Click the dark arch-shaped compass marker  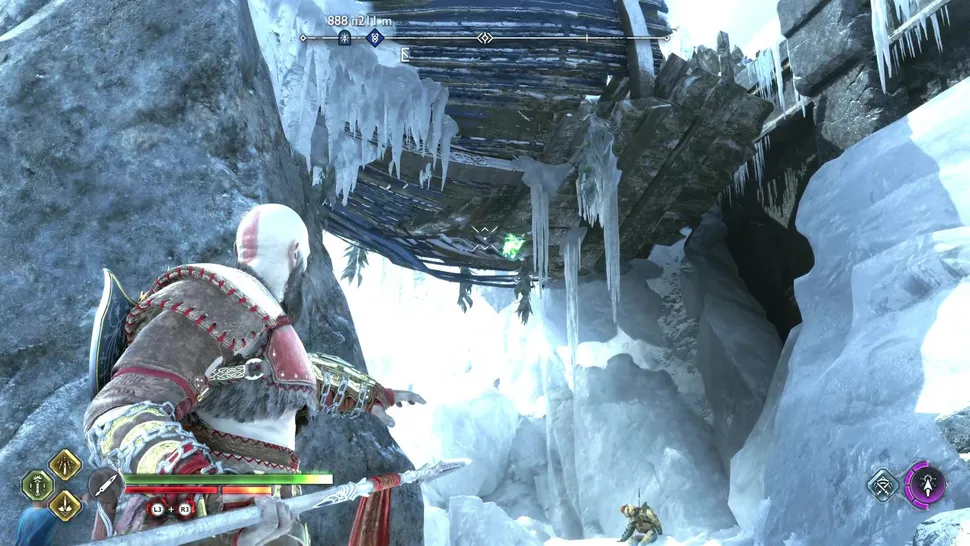pyautogui.click(x=345, y=38)
